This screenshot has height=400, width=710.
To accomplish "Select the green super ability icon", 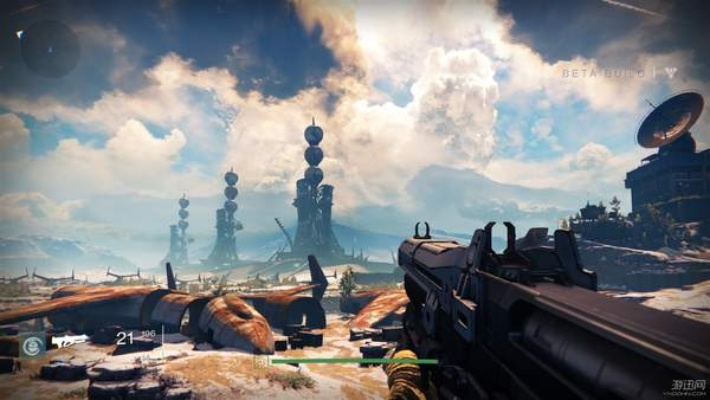I will [x=32, y=345].
